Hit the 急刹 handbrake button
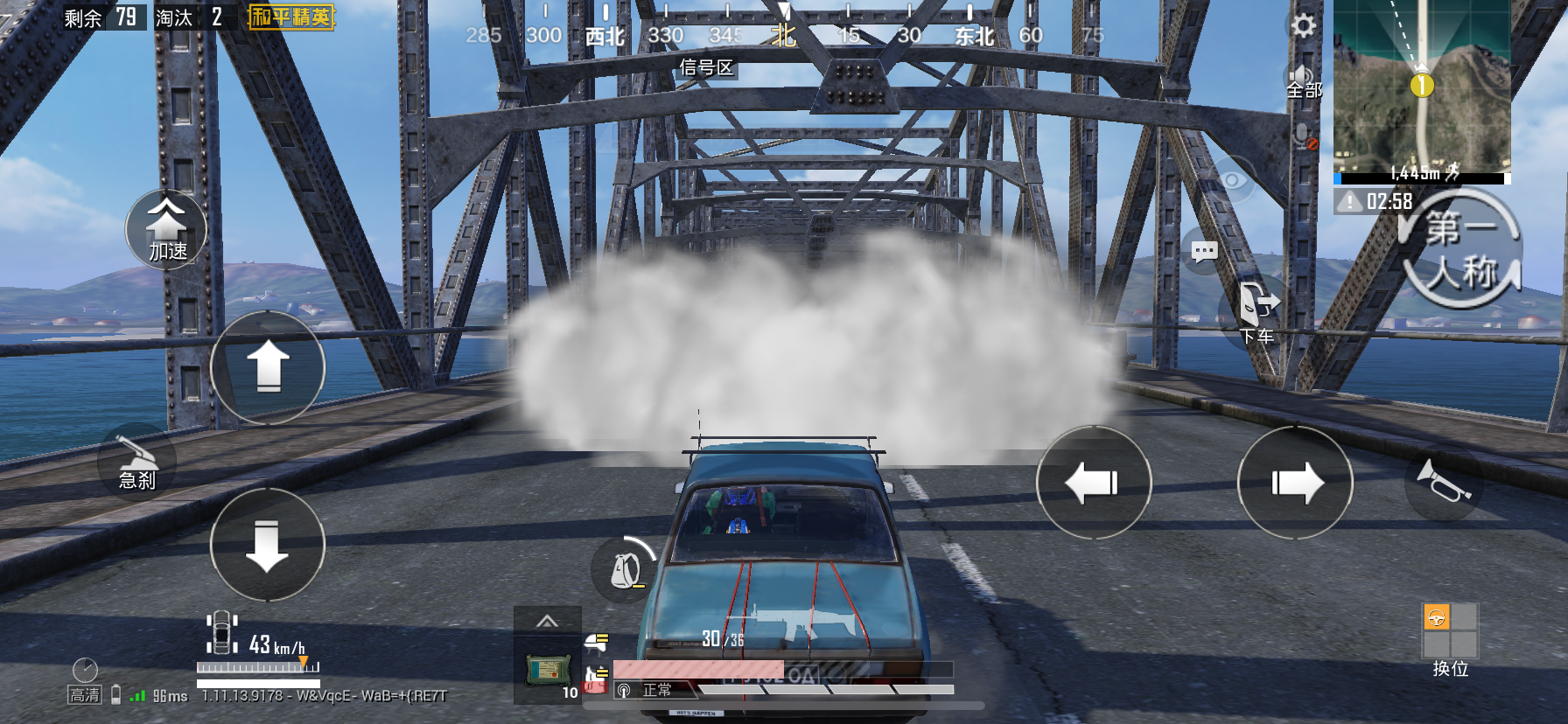This screenshot has width=1568, height=724. (136, 463)
